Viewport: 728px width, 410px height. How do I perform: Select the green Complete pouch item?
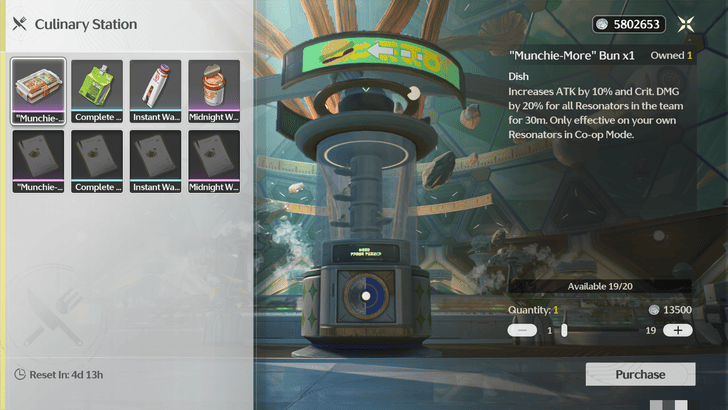pyautogui.click(x=97, y=90)
